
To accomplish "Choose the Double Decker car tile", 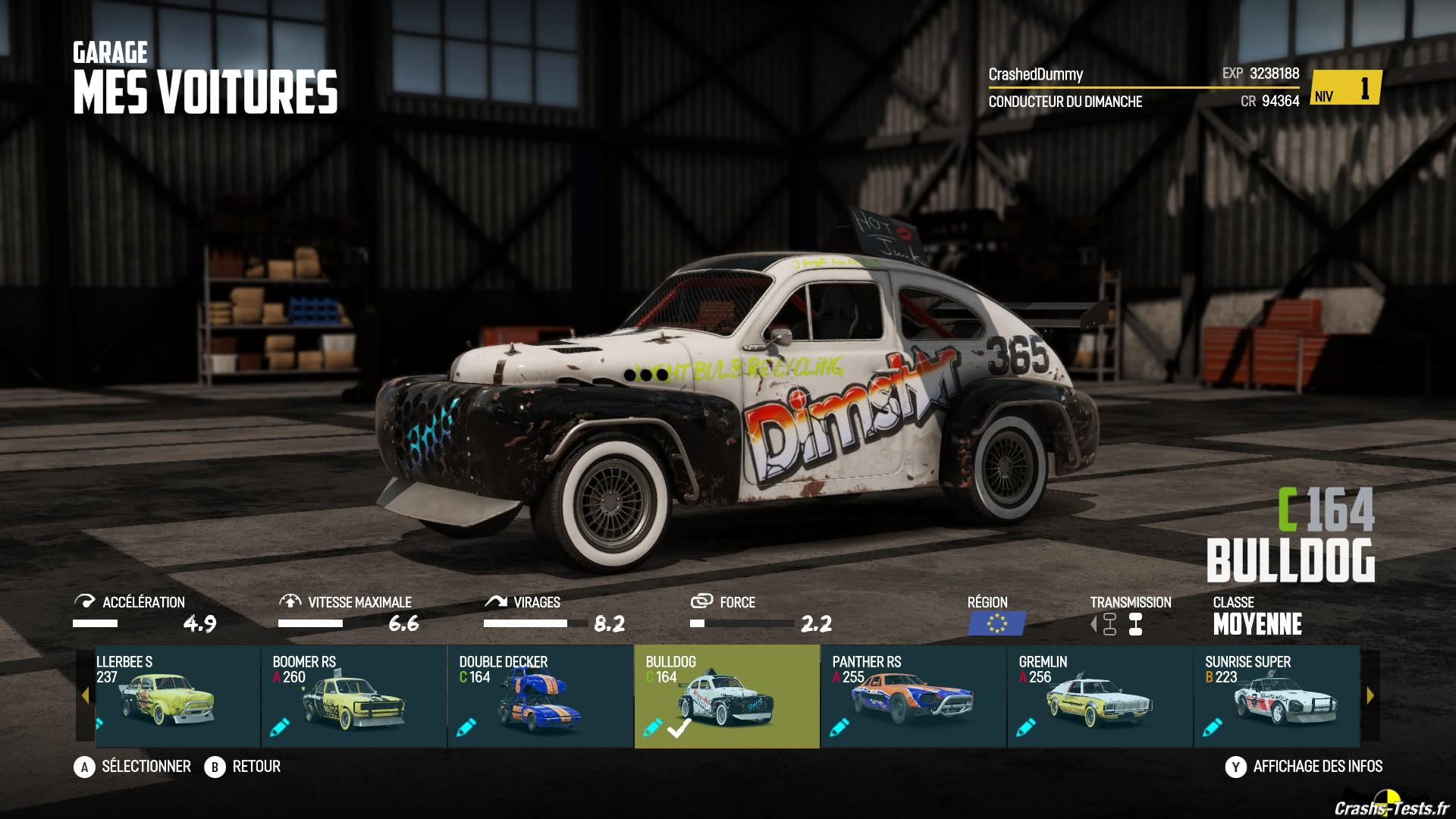I will (540, 696).
